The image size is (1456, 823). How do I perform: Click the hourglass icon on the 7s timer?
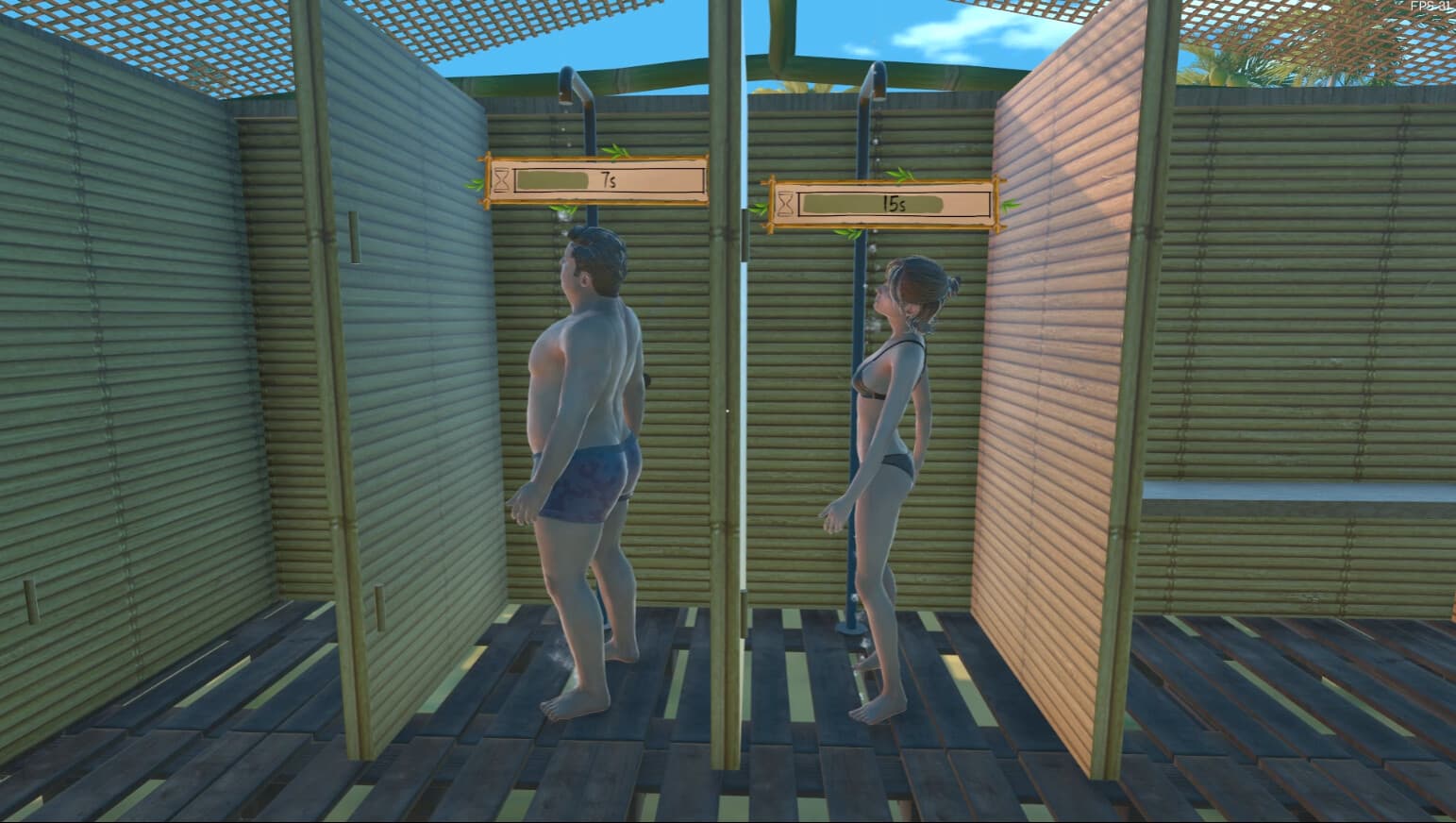(500, 180)
